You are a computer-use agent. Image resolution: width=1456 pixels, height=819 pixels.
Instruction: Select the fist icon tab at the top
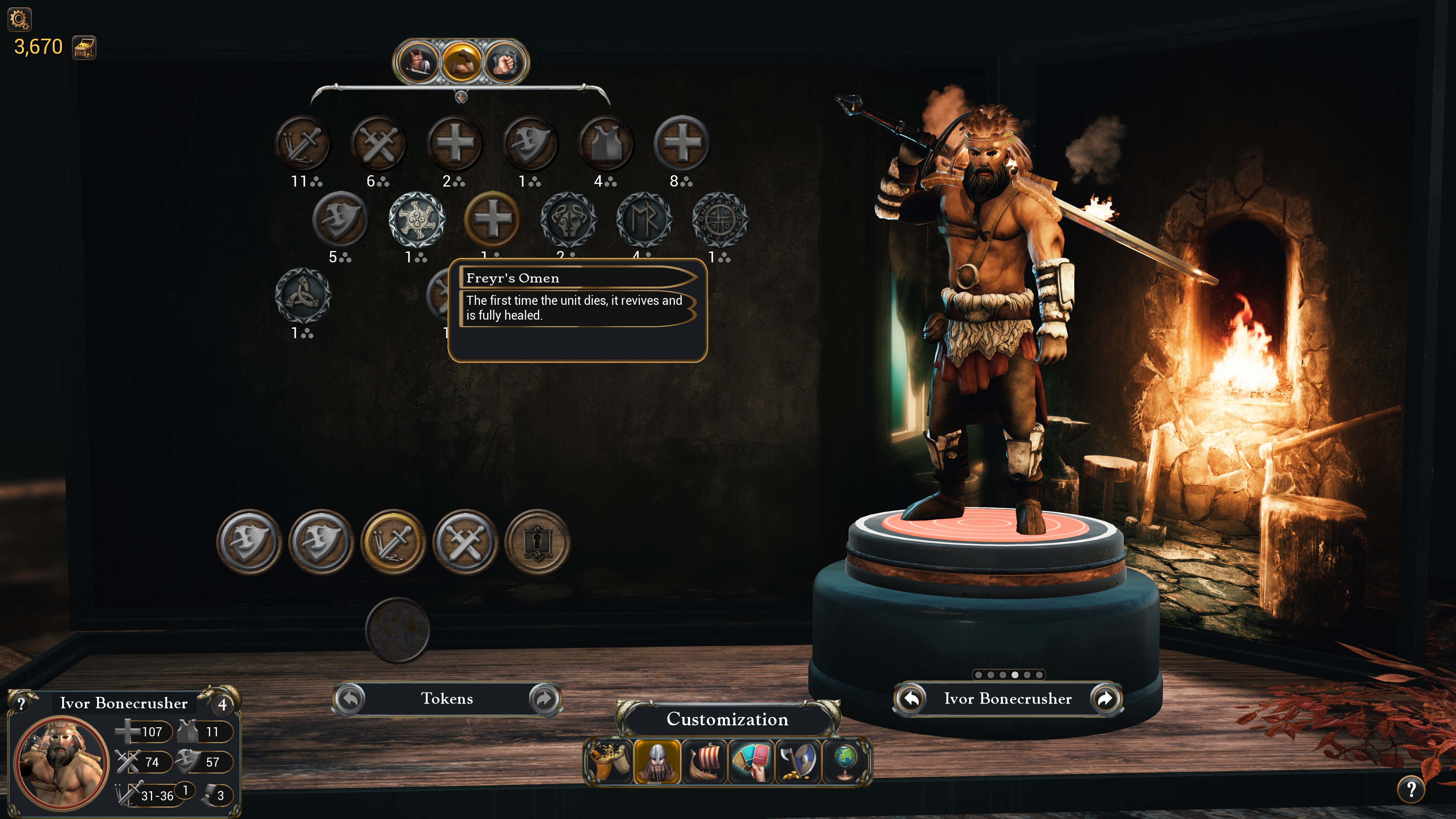click(x=505, y=61)
